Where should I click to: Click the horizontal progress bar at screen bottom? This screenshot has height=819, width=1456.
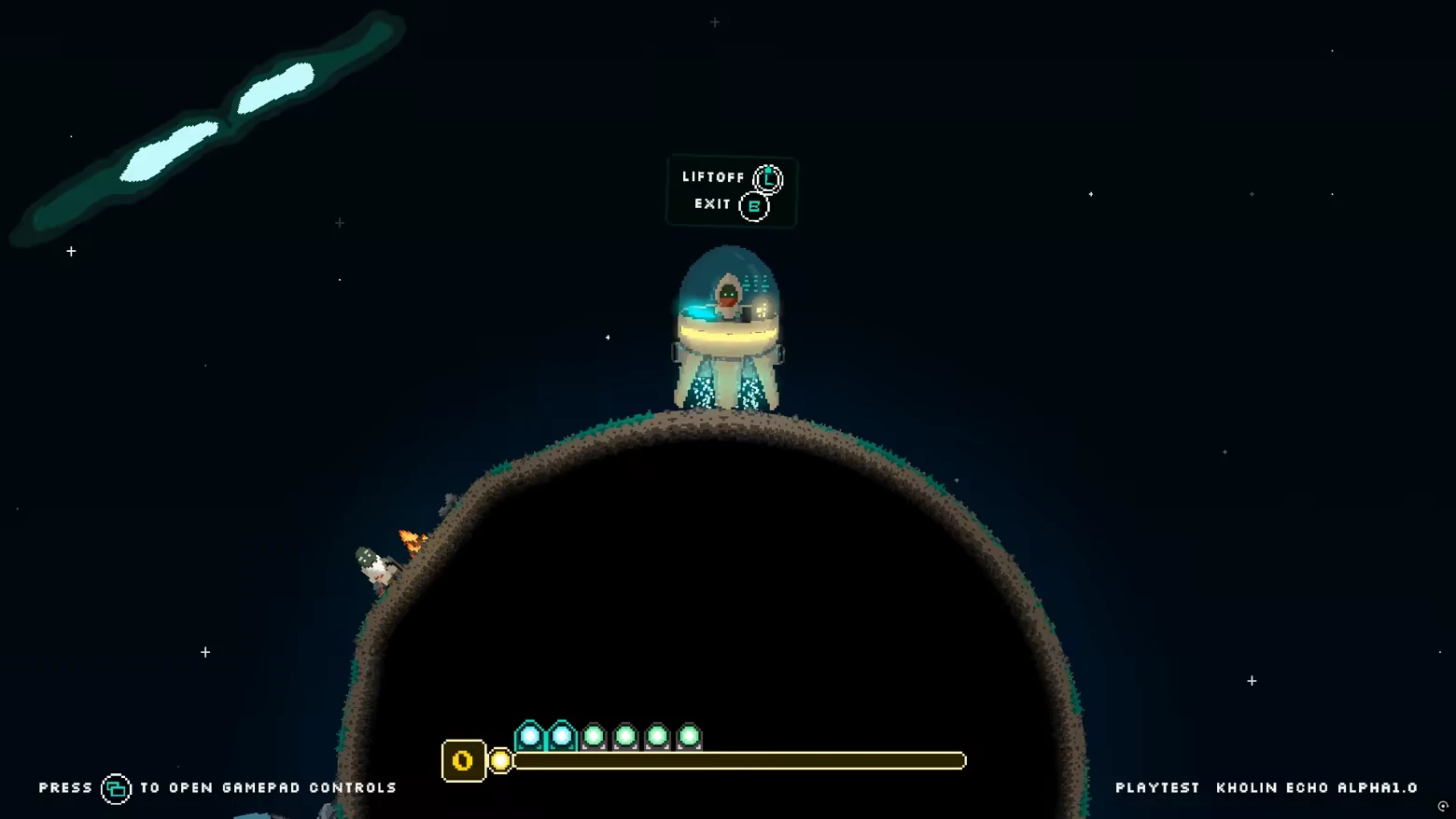[x=737, y=761]
